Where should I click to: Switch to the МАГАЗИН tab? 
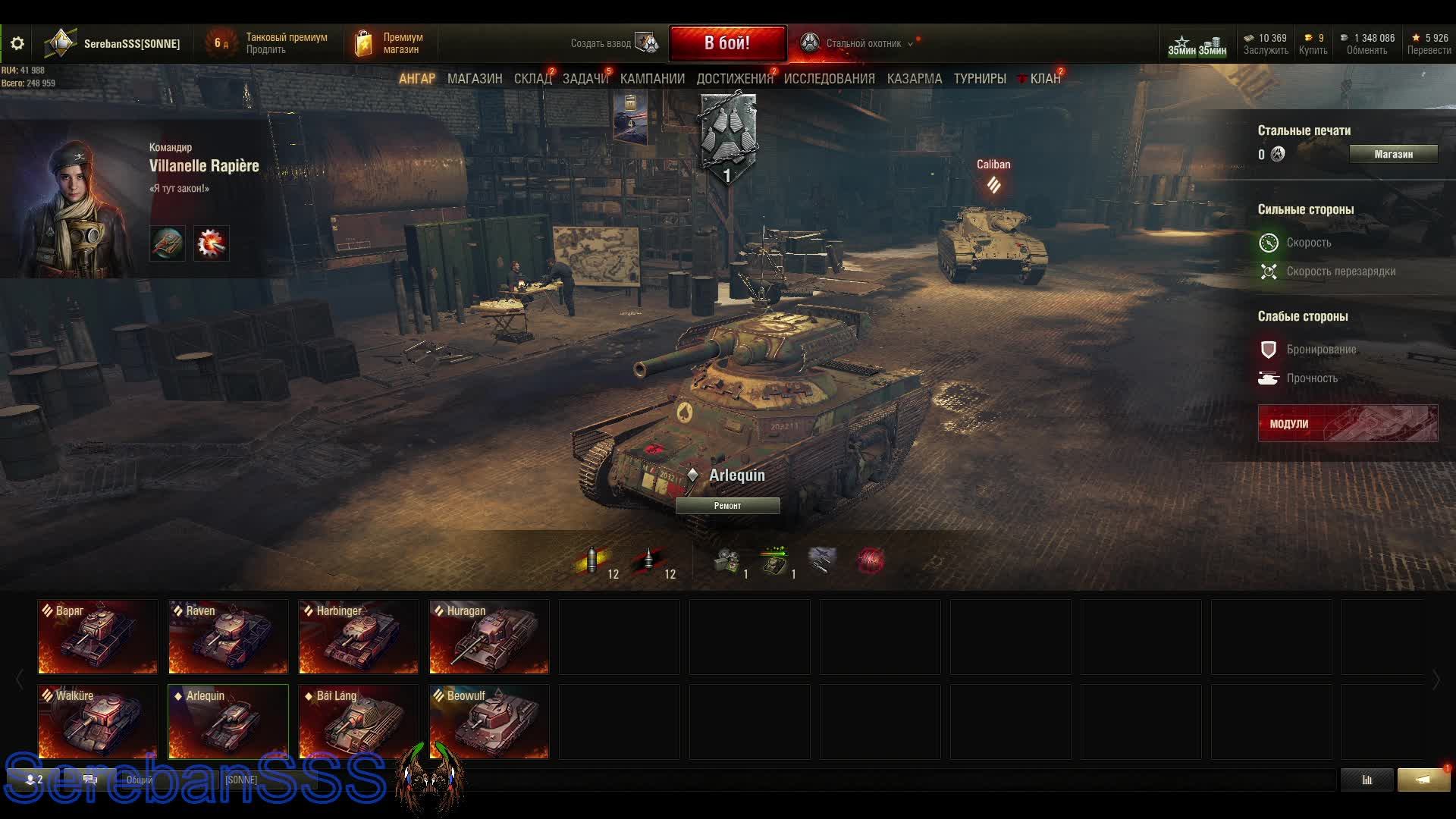(475, 79)
